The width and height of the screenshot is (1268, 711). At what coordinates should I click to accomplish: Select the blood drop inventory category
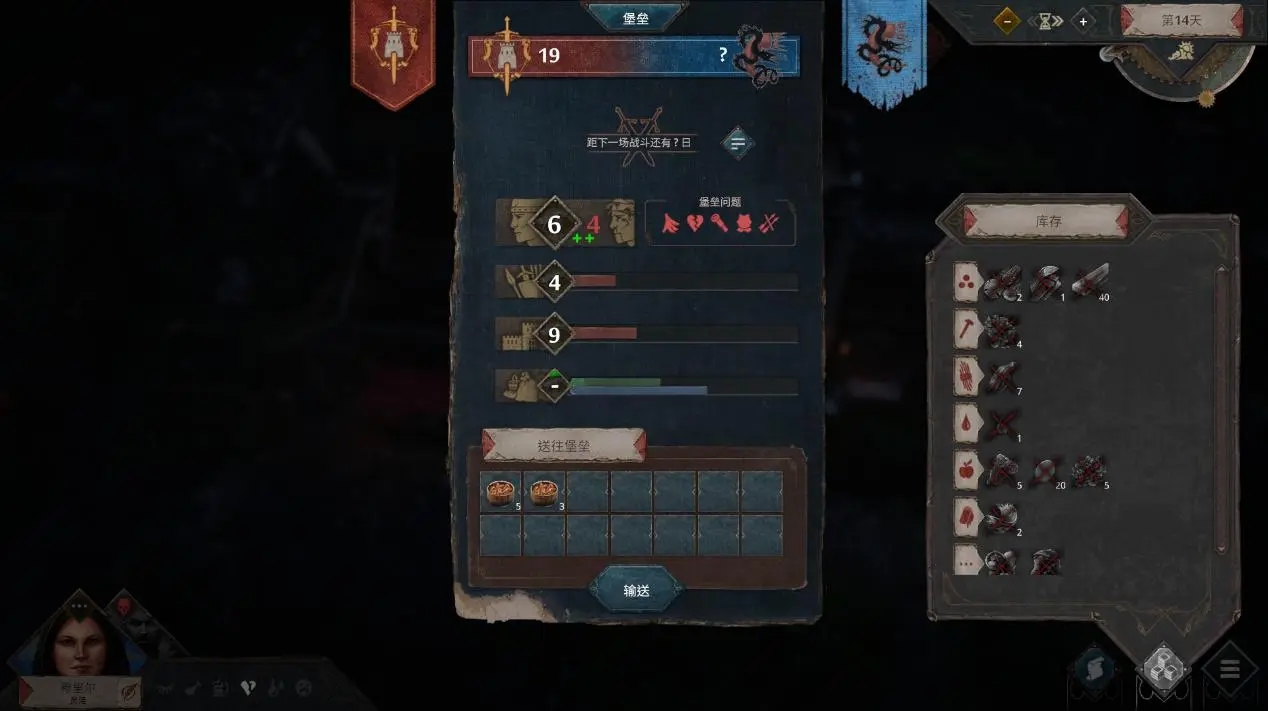[x=967, y=421]
